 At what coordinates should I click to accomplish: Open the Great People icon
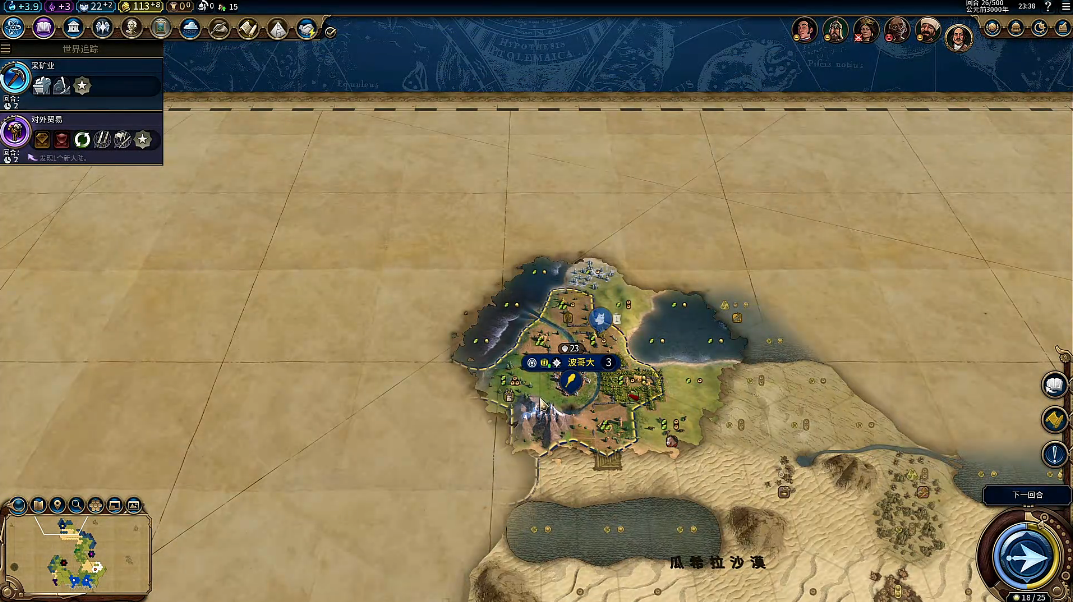pyautogui.click(x=131, y=28)
